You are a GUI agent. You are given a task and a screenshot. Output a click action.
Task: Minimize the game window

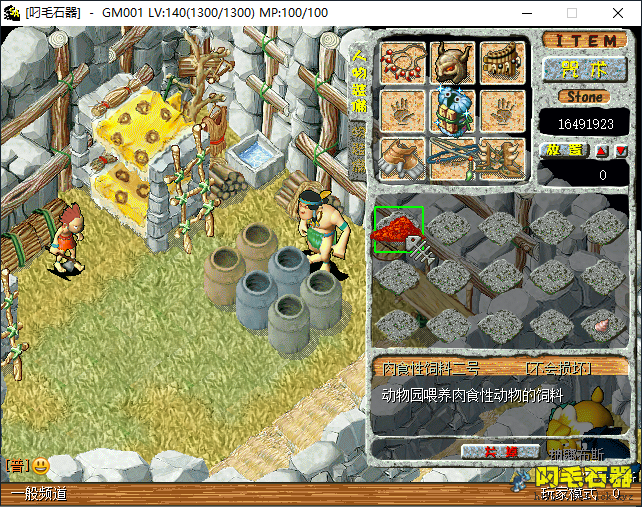(x=526, y=13)
